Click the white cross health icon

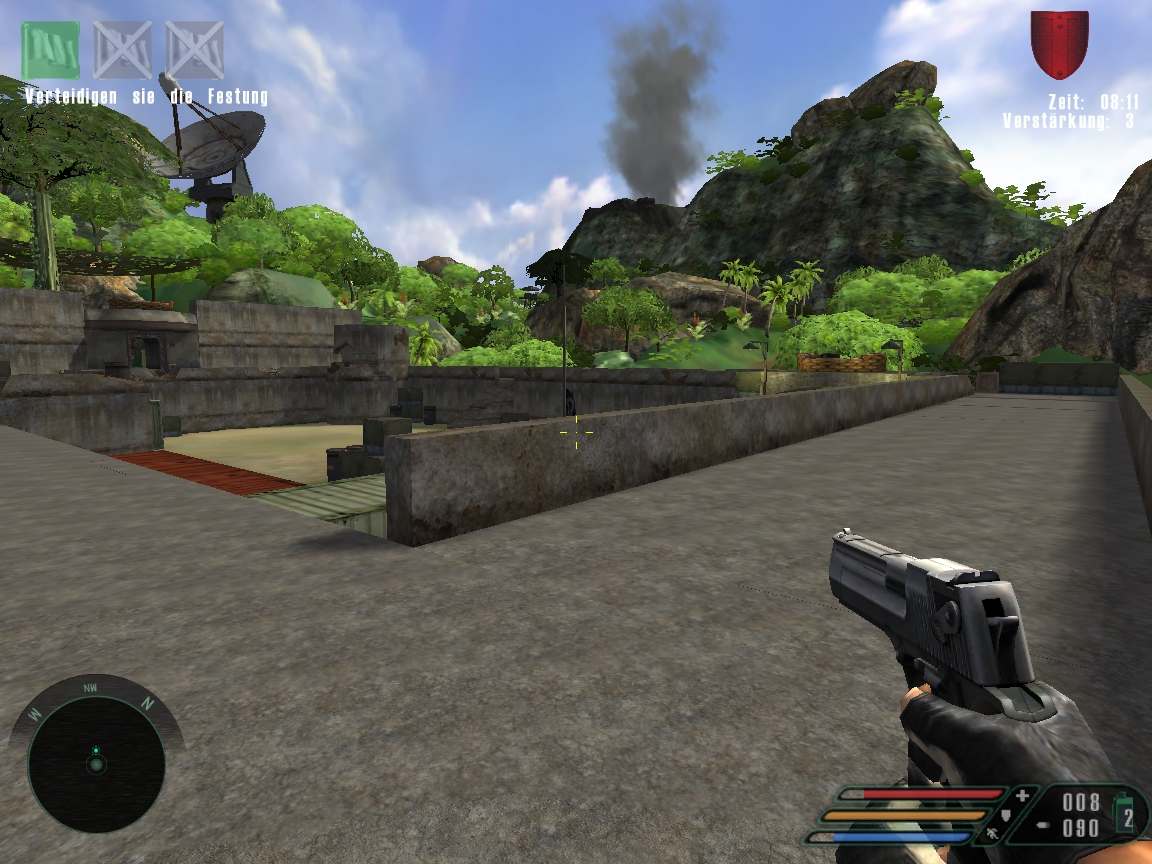point(1023,796)
